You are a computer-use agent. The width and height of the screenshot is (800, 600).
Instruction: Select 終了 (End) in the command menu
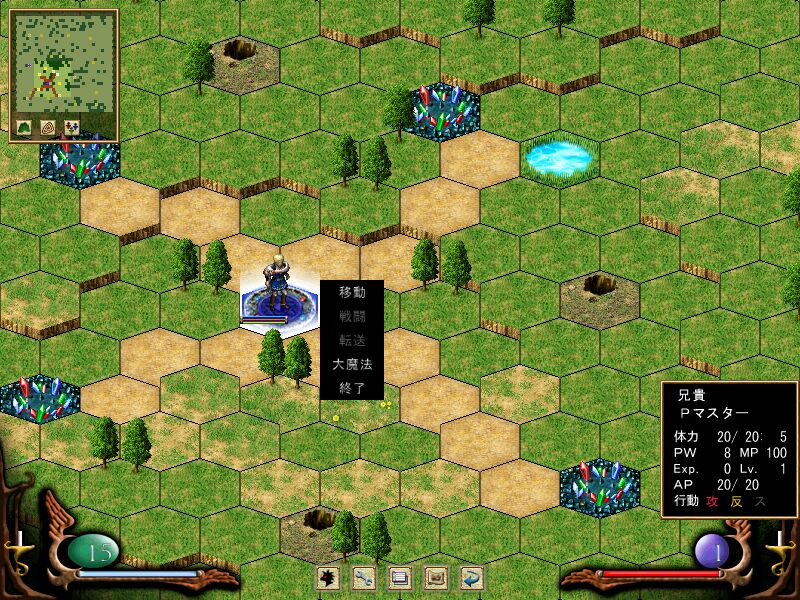[x=352, y=388]
